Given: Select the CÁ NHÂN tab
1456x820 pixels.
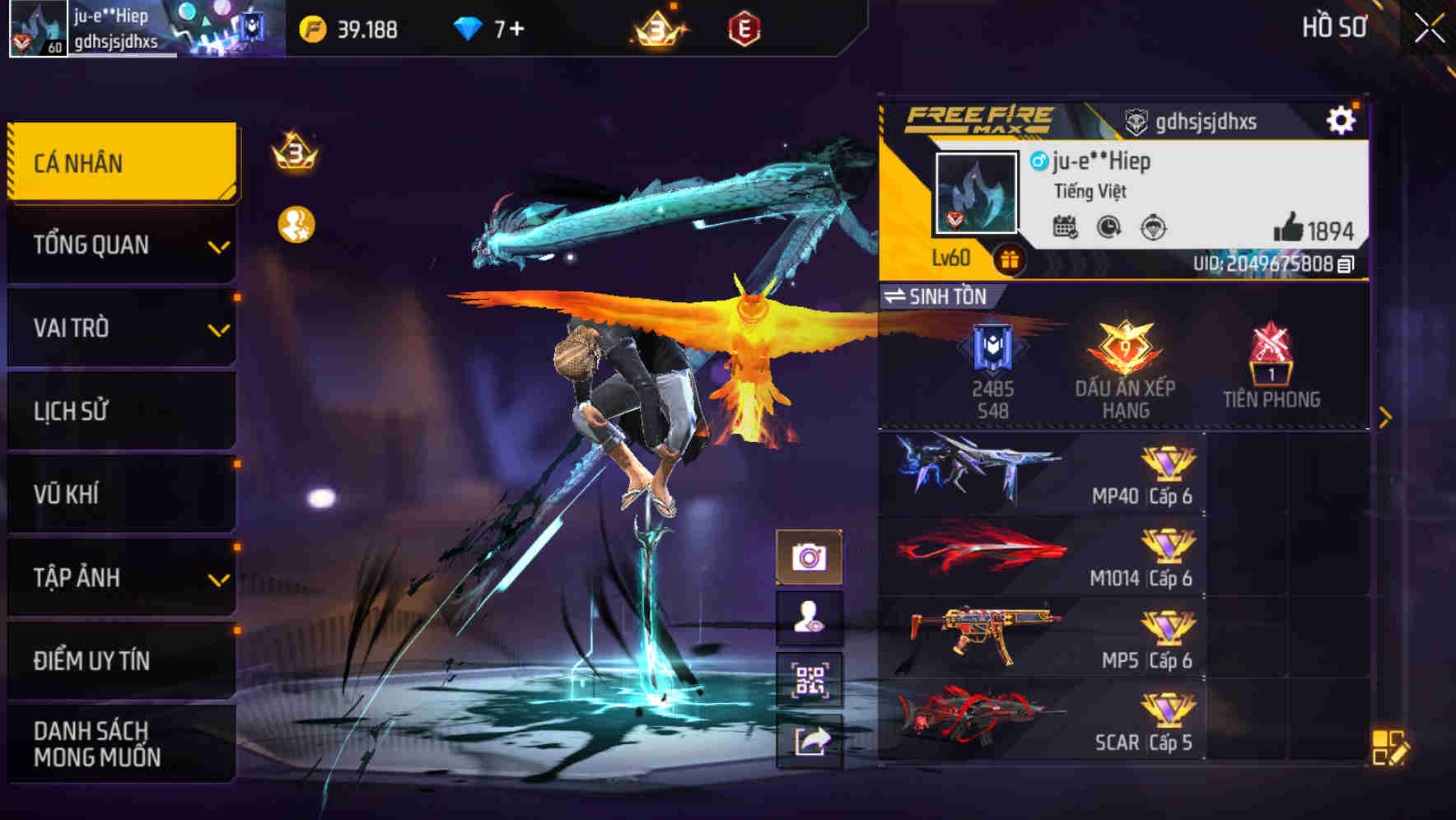Looking at the screenshot, I should (x=120, y=162).
